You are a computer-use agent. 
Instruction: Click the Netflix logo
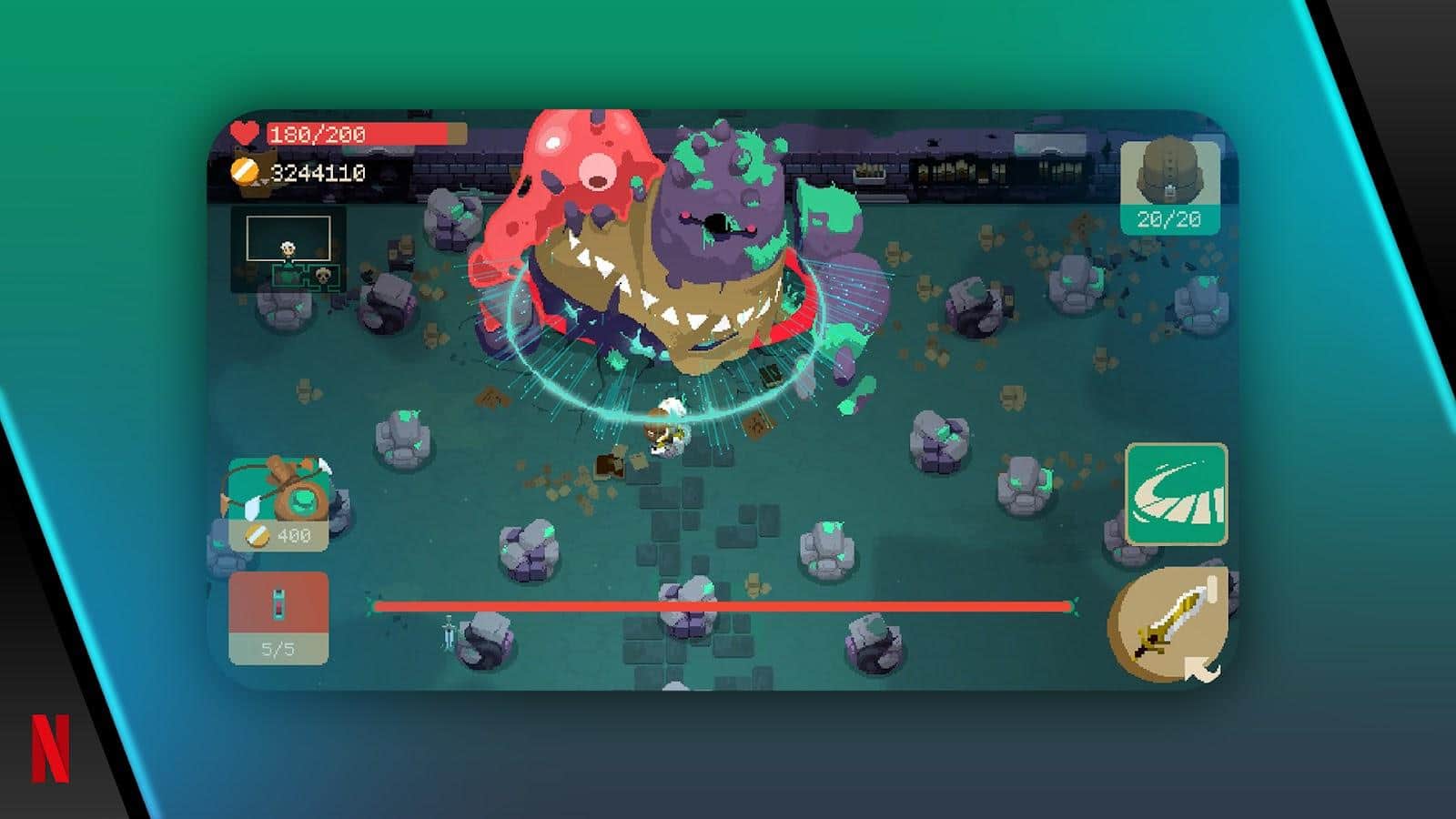click(51, 748)
